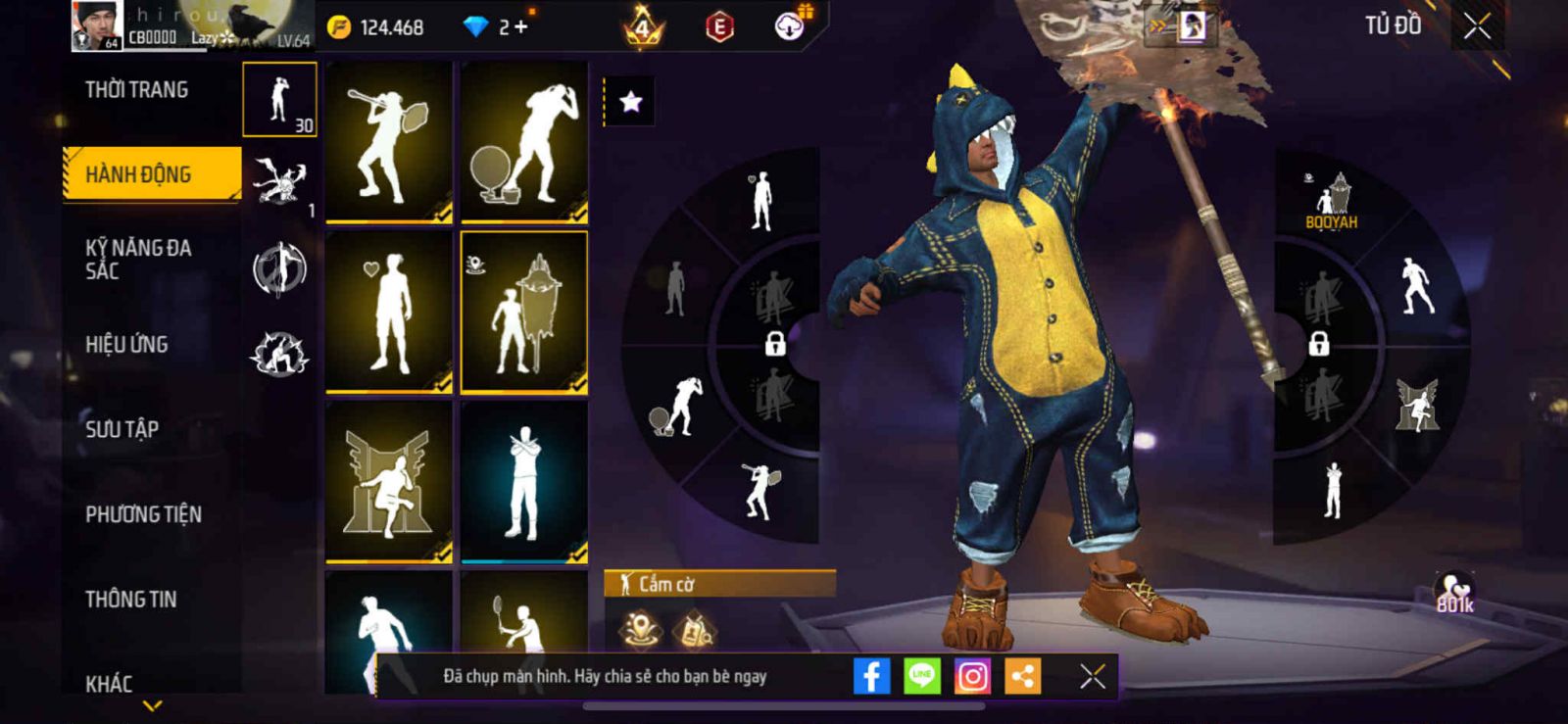This screenshot has height=724, width=1568.
Task: Toggle the star favorites filter
Action: click(x=630, y=102)
